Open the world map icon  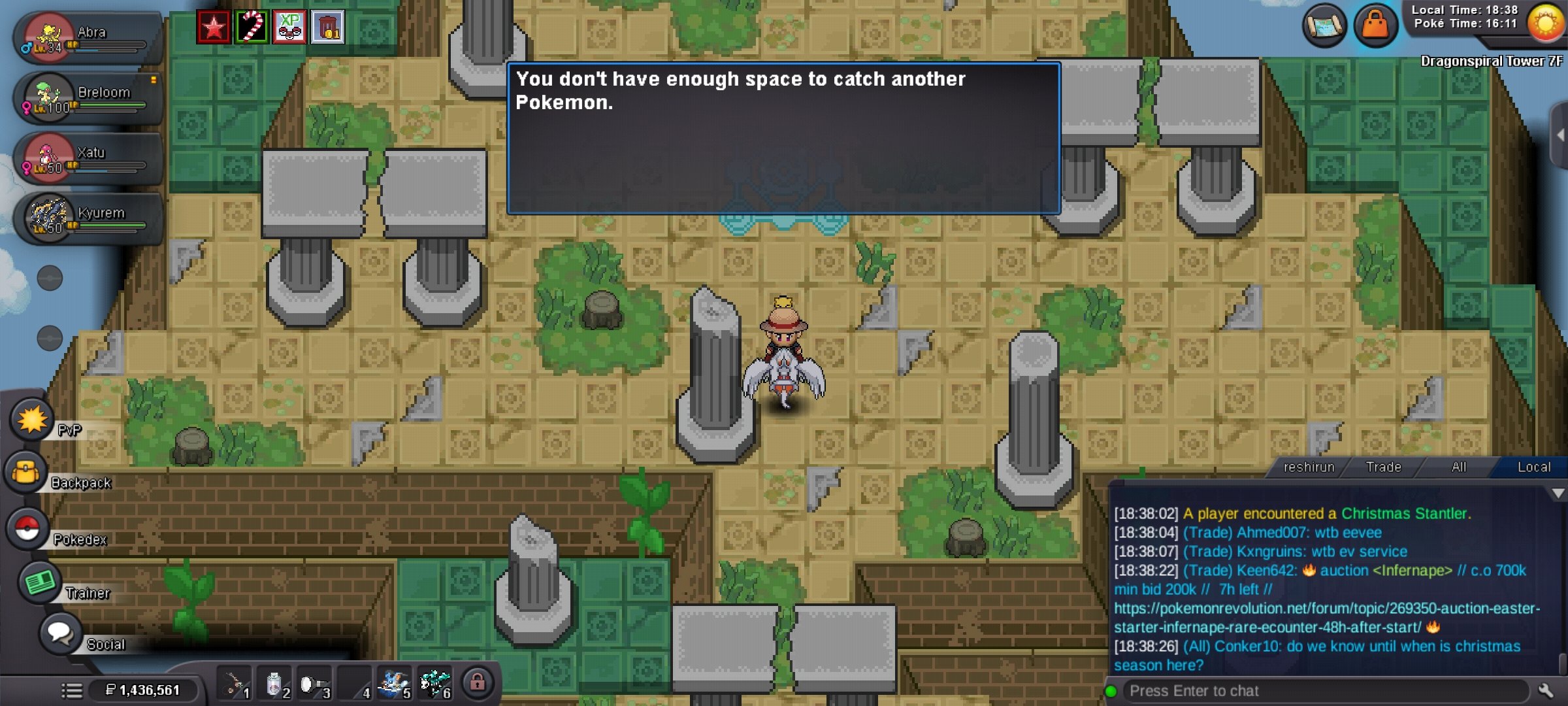[1323, 26]
